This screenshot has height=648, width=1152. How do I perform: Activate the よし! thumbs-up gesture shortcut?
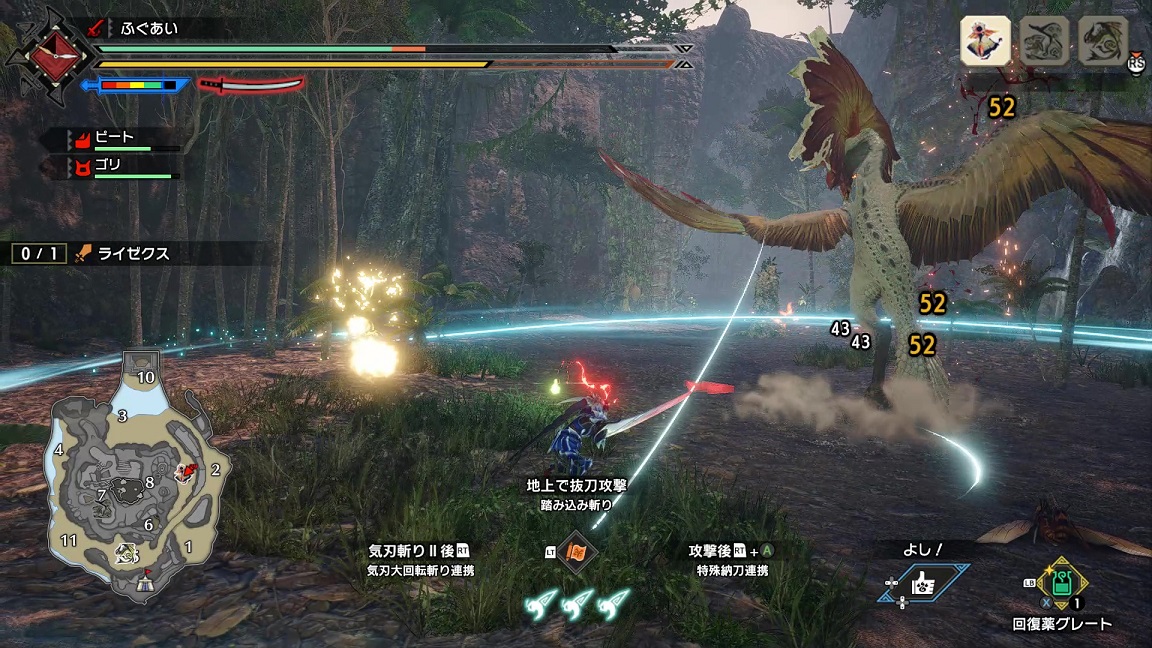[x=923, y=580]
